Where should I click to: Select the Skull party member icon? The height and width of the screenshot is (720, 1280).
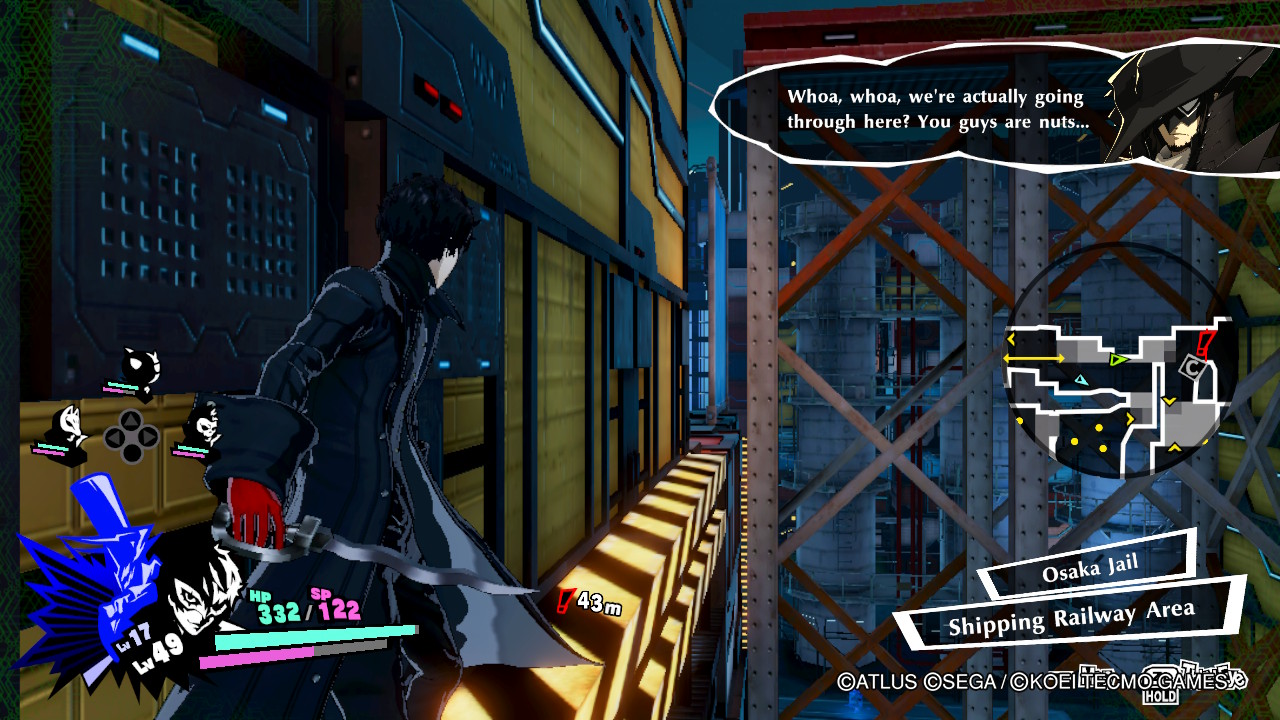[207, 426]
